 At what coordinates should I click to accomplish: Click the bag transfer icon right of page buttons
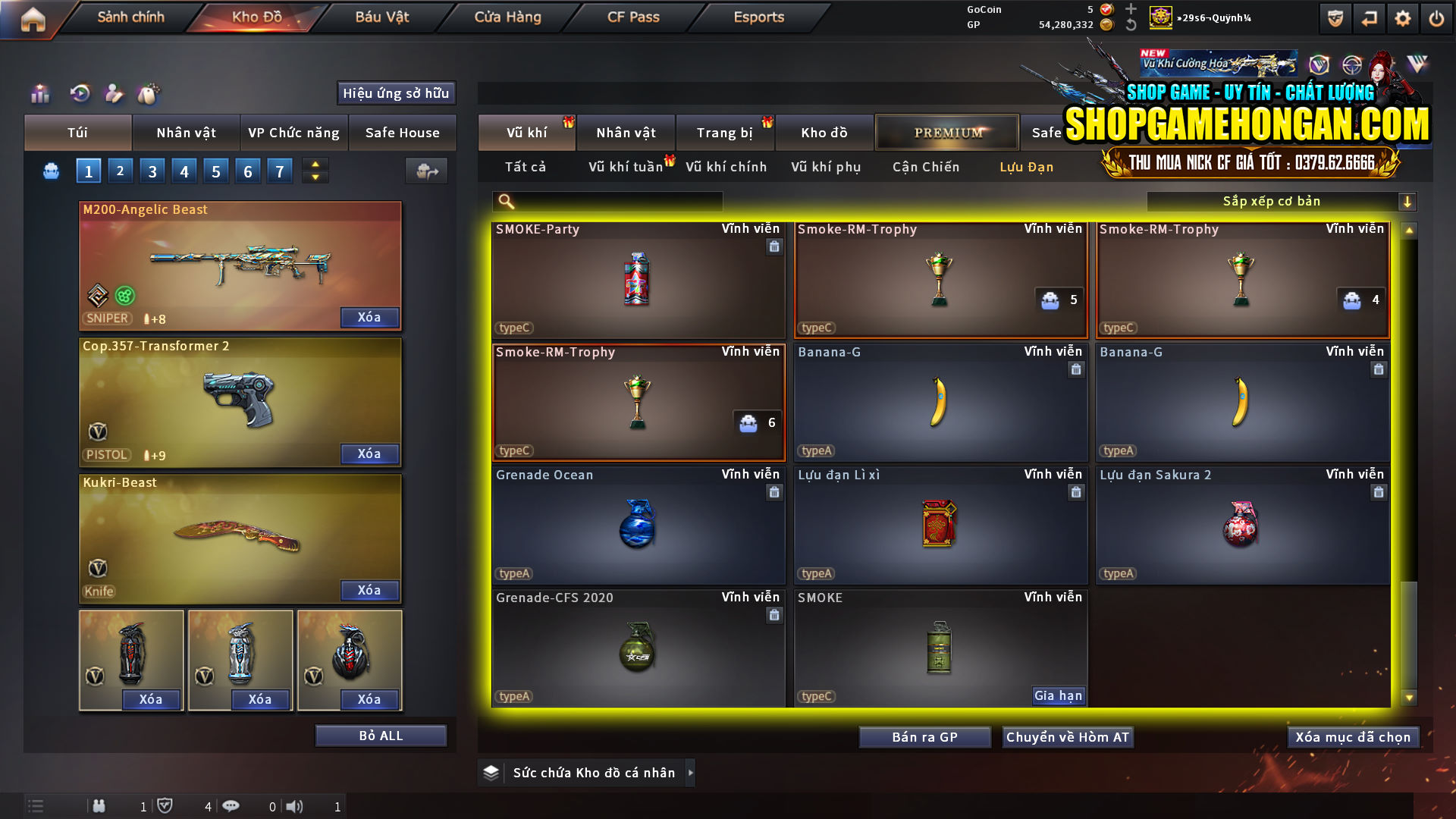click(x=426, y=171)
